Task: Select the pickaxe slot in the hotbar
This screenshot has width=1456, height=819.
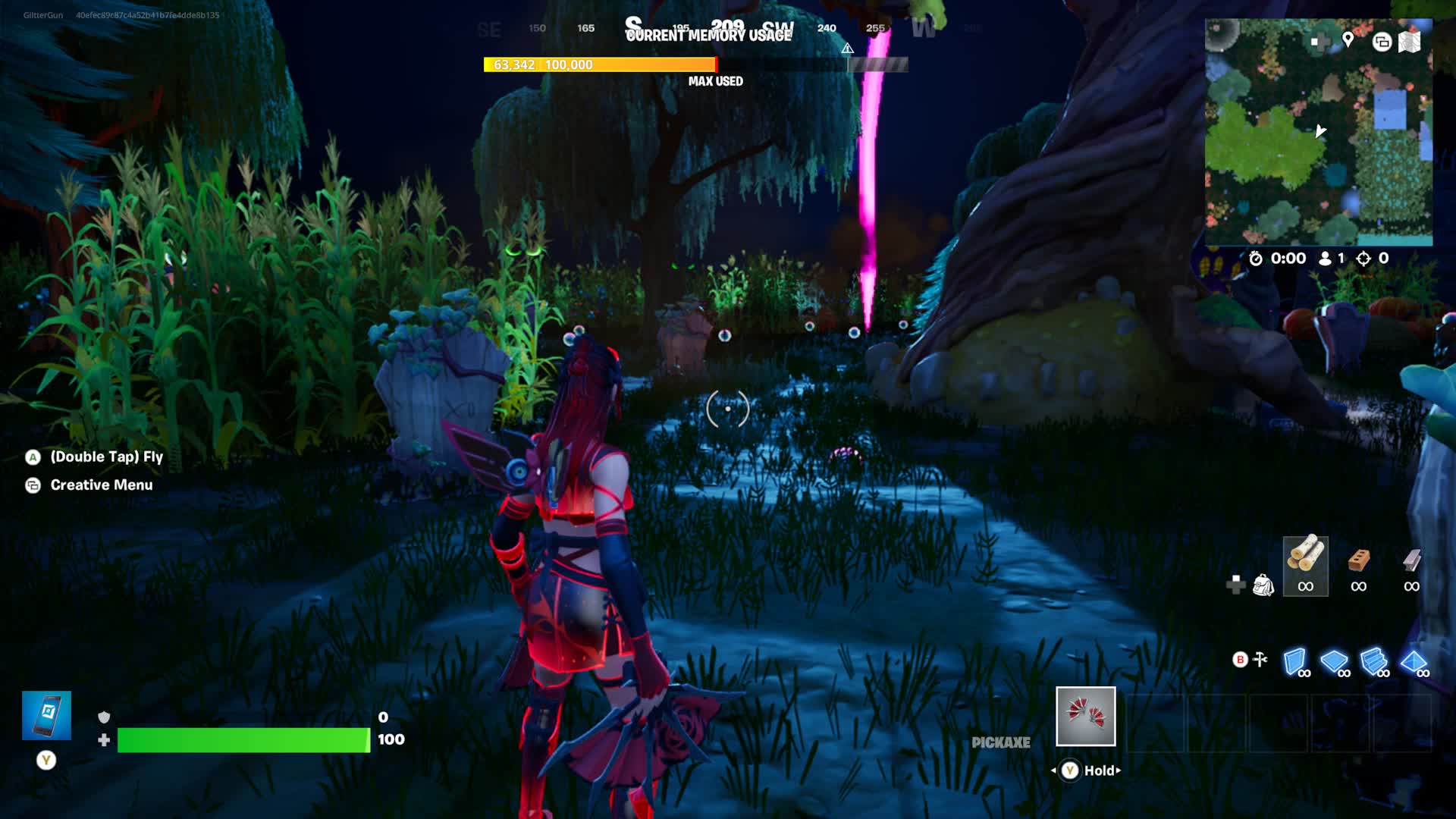Action: click(1085, 716)
